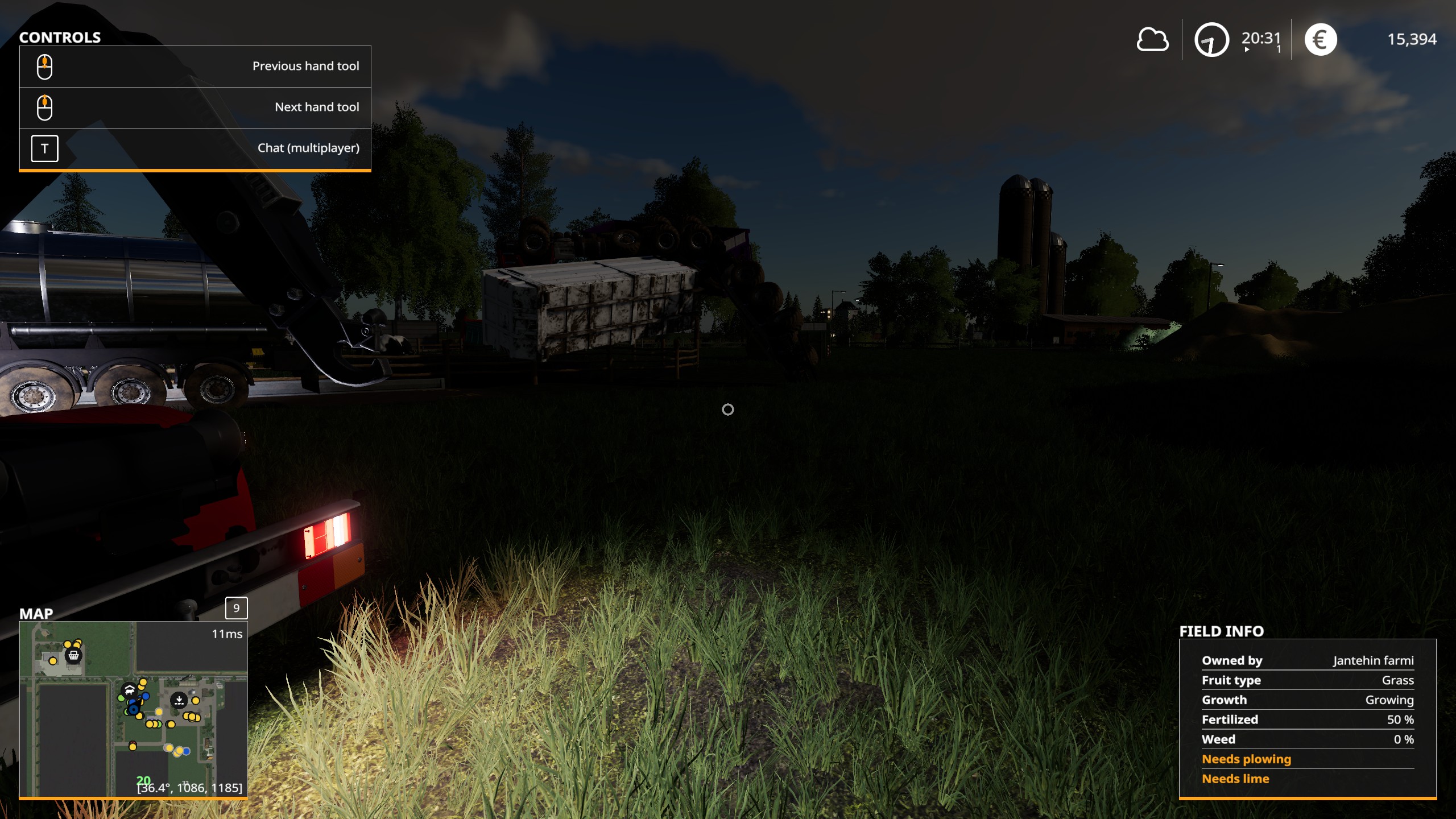The width and height of the screenshot is (1456, 819).
Task: Select the player position arrow on the minimap
Action: (x=134, y=709)
